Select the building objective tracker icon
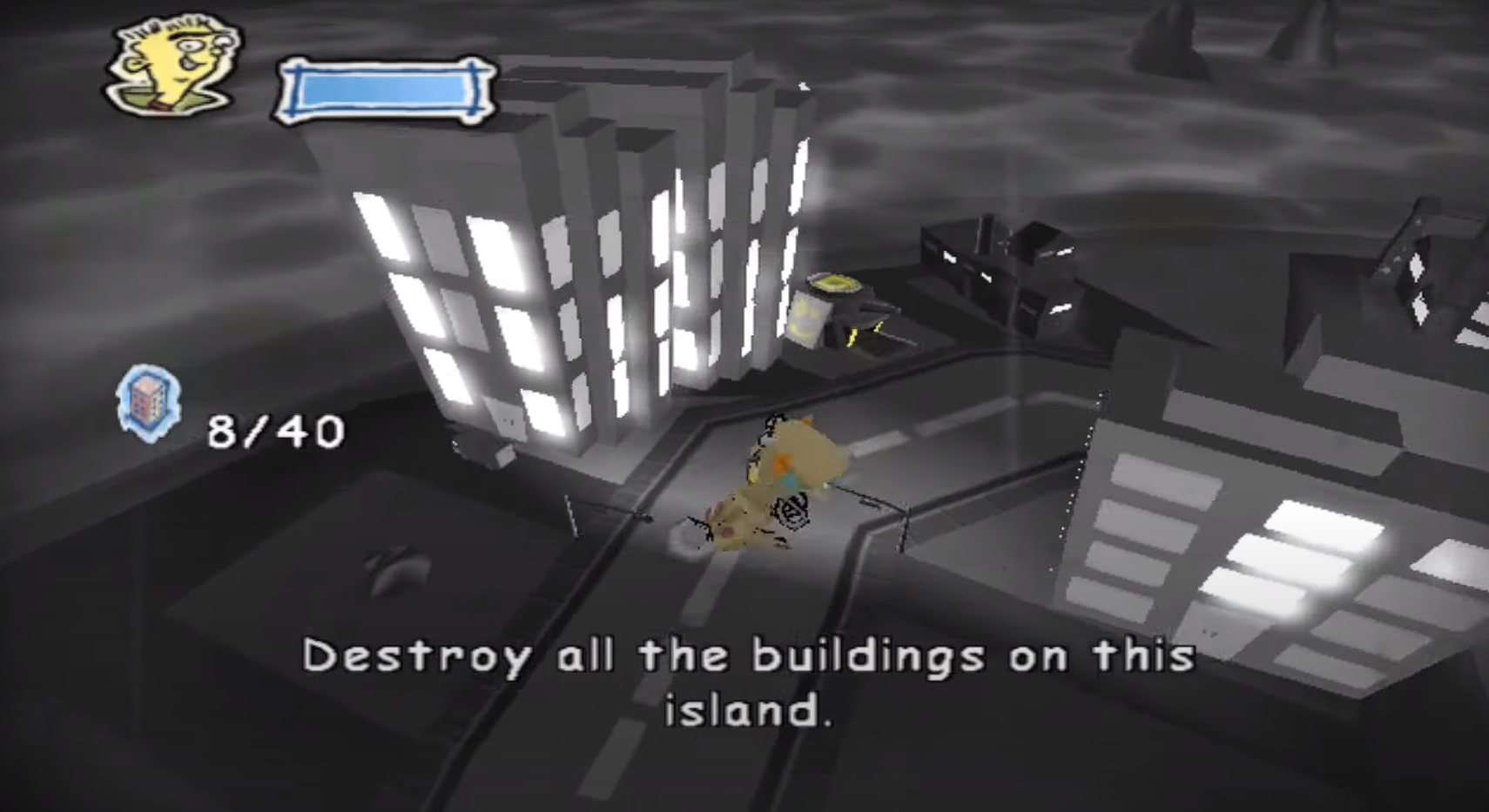1489x812 pixels. click(x=149, y=403)
